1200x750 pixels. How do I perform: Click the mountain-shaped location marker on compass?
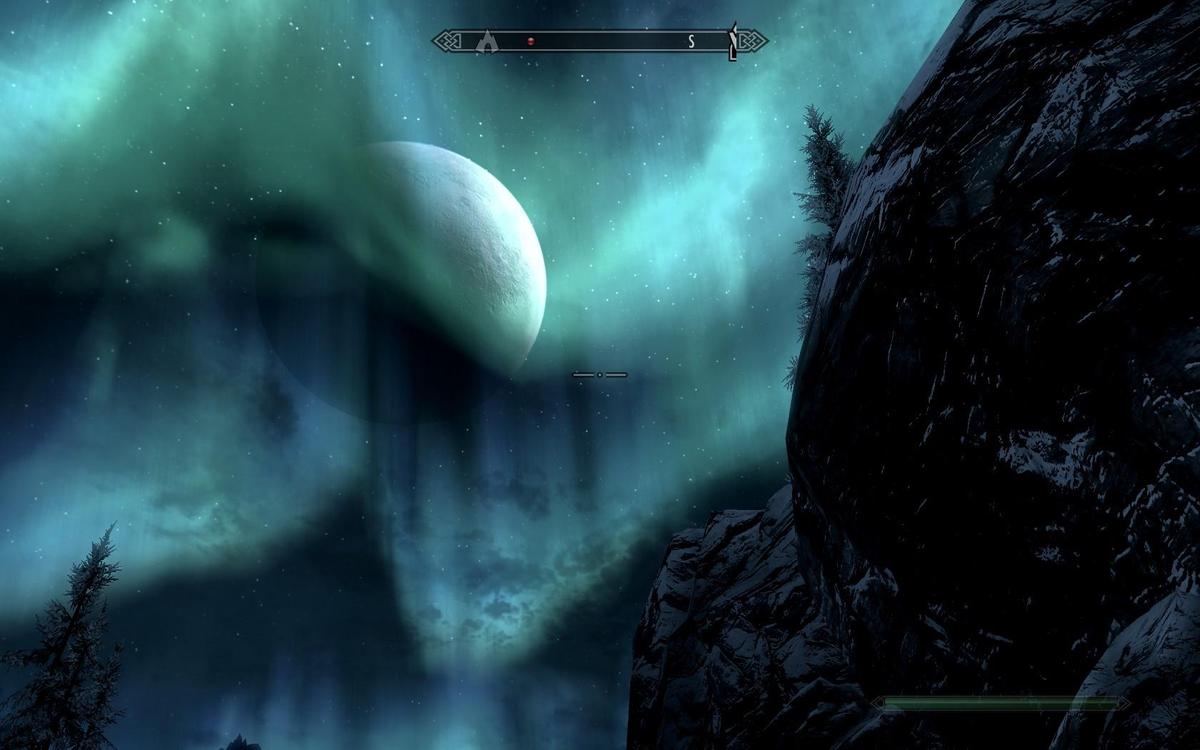[x=487, y=41]
